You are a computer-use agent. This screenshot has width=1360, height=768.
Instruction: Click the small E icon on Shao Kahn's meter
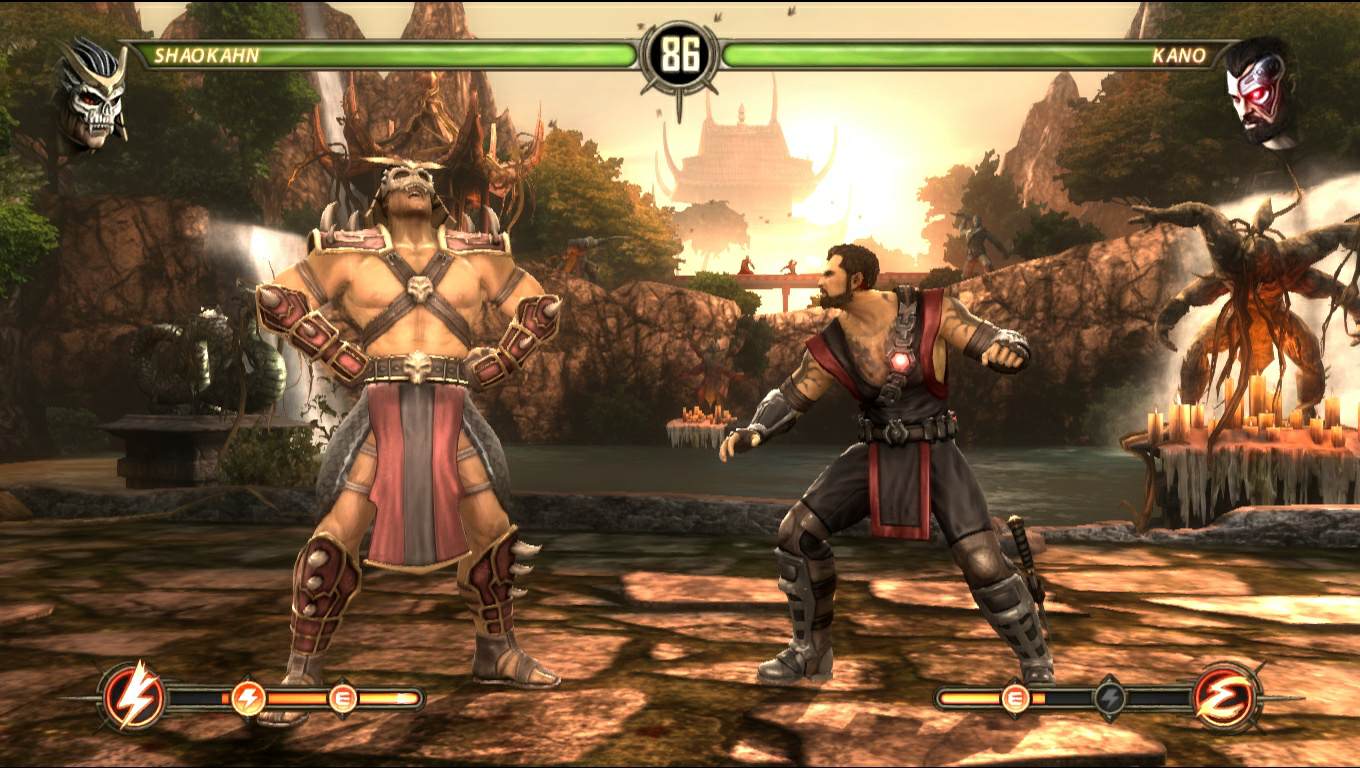[343, 697]
